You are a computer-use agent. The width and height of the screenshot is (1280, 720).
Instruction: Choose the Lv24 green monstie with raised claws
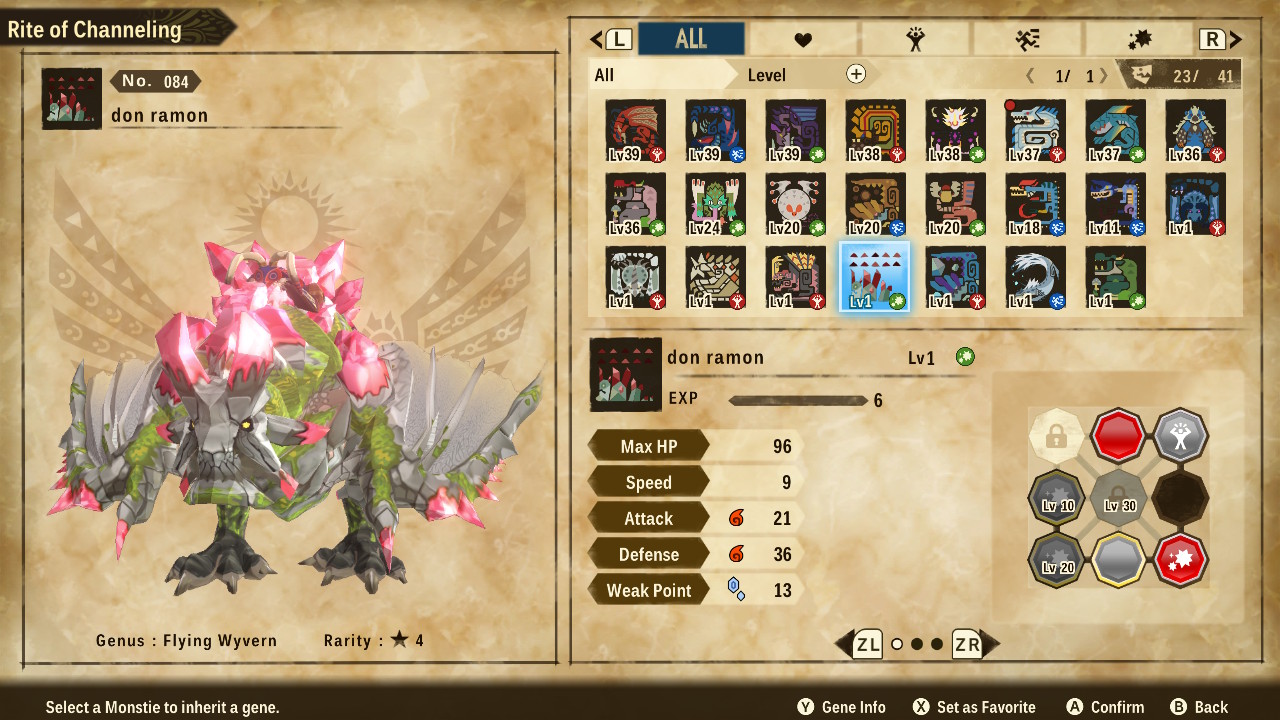pos(715,205)
